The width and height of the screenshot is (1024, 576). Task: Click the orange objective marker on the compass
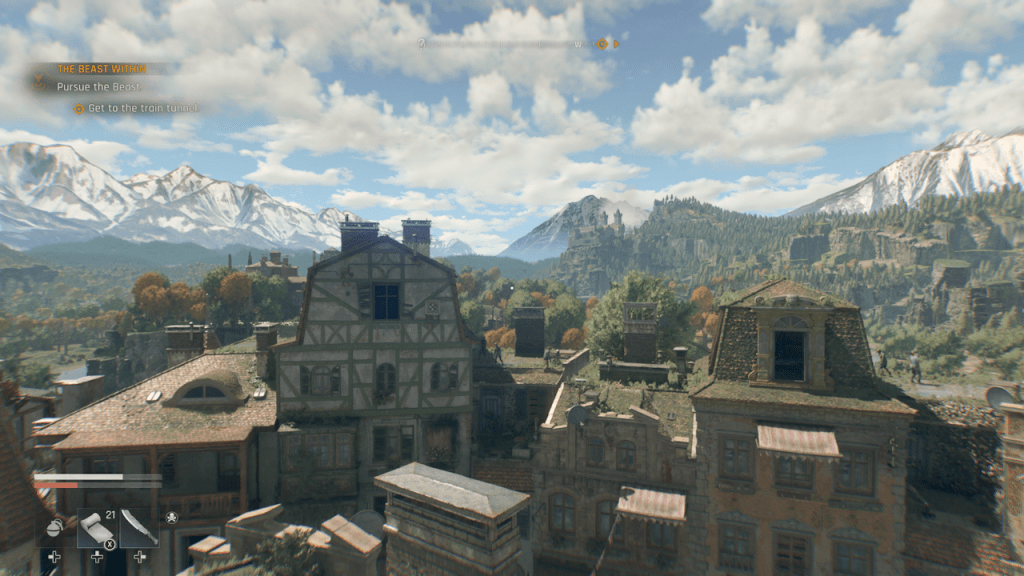602,44
